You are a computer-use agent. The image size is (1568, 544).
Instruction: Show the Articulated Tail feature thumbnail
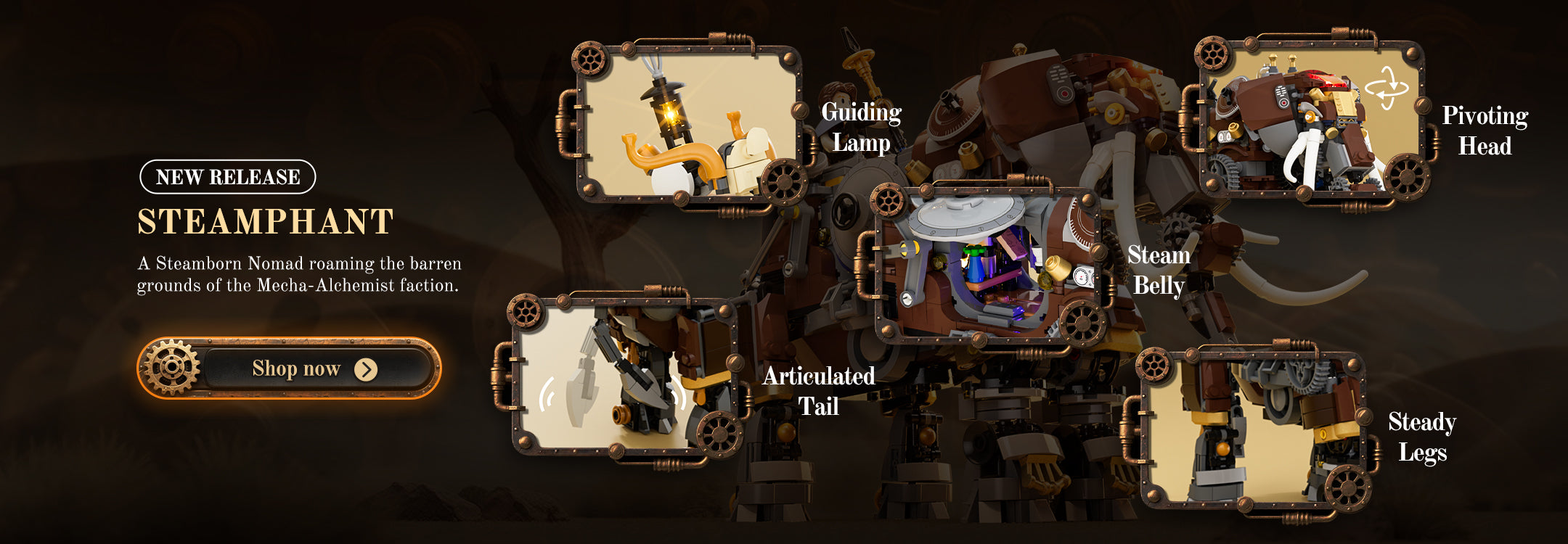click(624, 375)
